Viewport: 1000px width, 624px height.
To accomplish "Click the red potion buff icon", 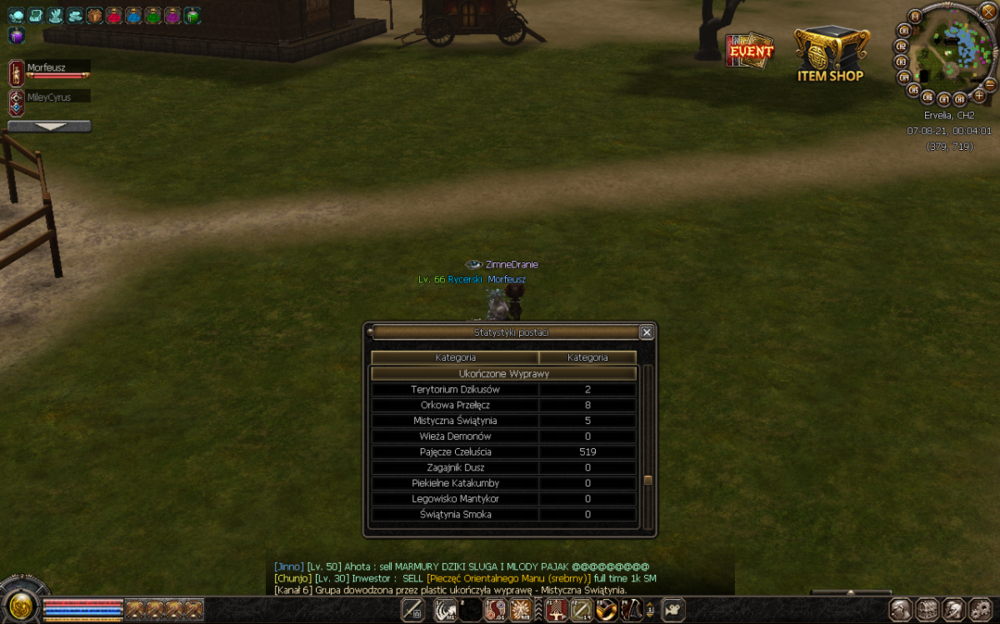I will point(114,16).
